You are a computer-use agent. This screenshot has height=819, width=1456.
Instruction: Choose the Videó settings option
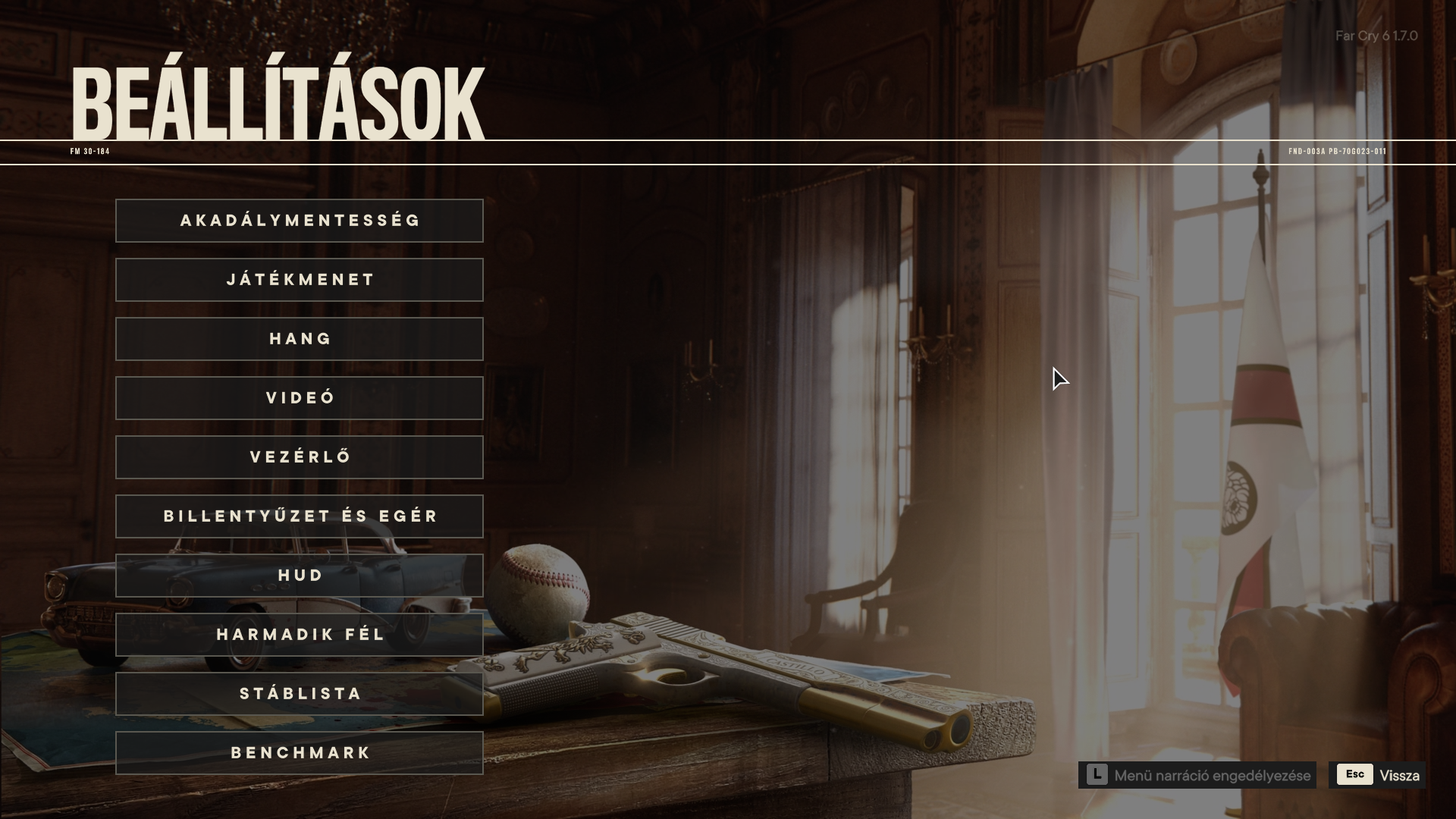pos(300,398)
